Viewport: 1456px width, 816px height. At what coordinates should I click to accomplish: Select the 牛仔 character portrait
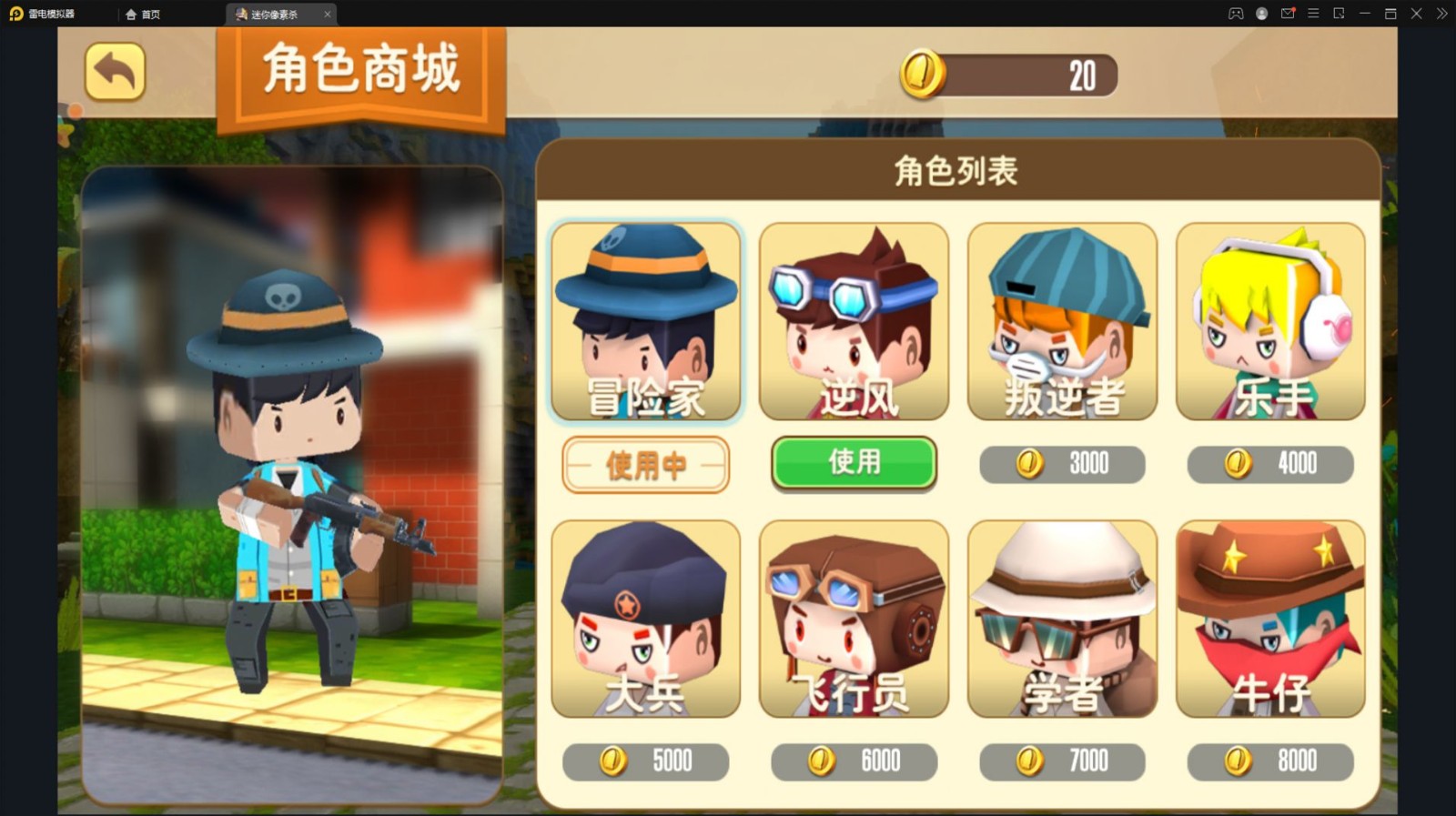point(1269,620)
